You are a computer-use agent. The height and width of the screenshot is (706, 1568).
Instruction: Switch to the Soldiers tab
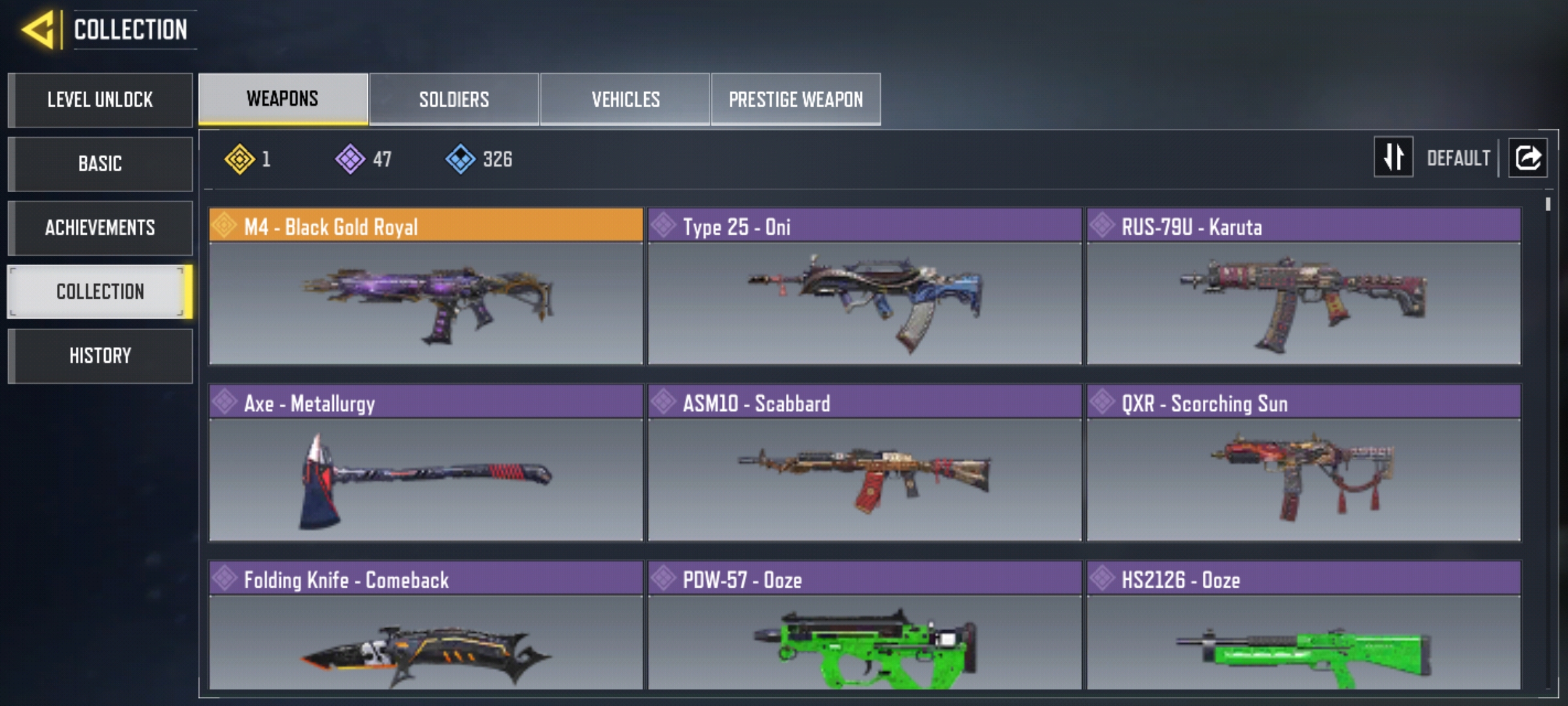(x=454, y=99)
